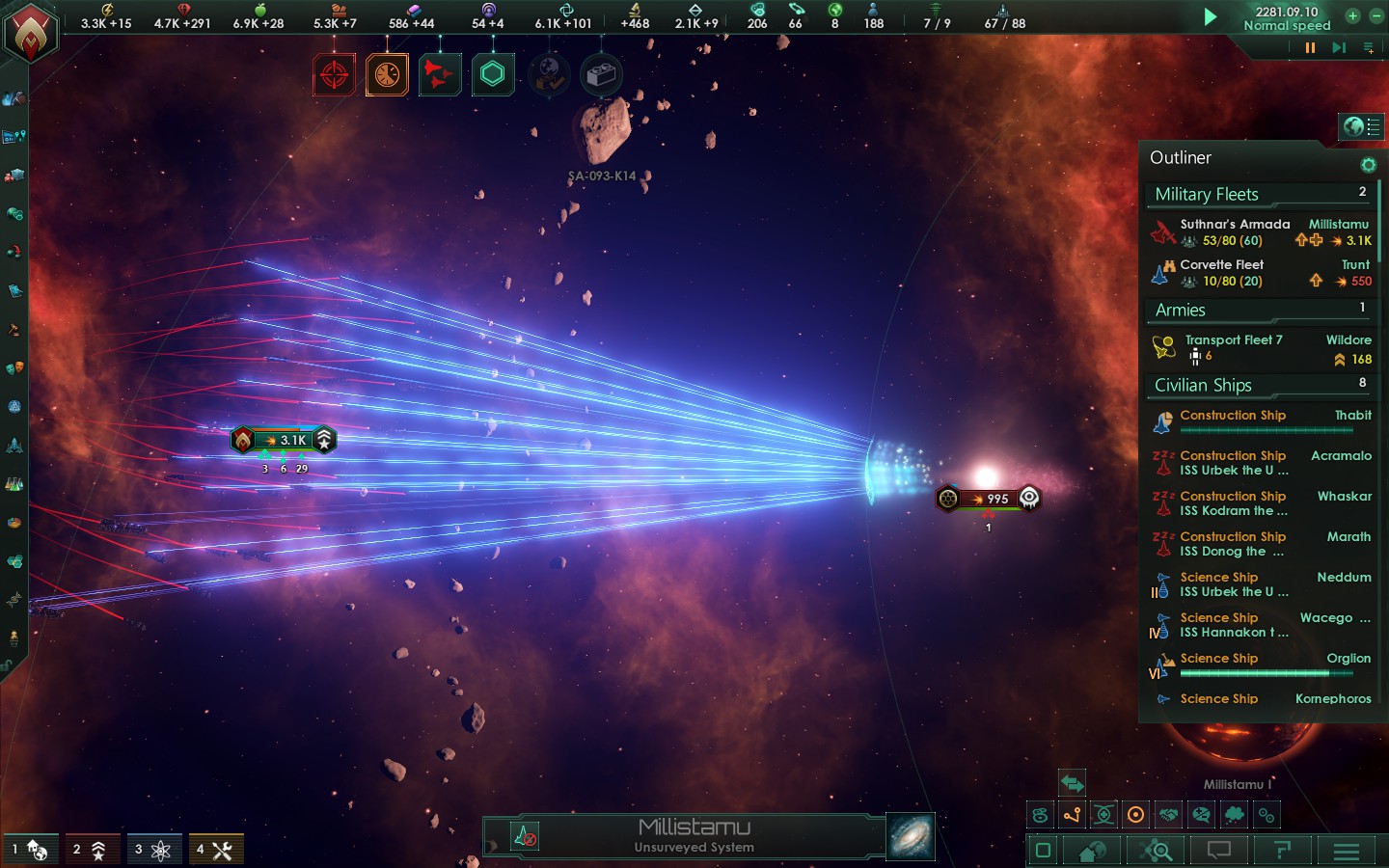Pause the game with the orange pause button

point(1310,47)
